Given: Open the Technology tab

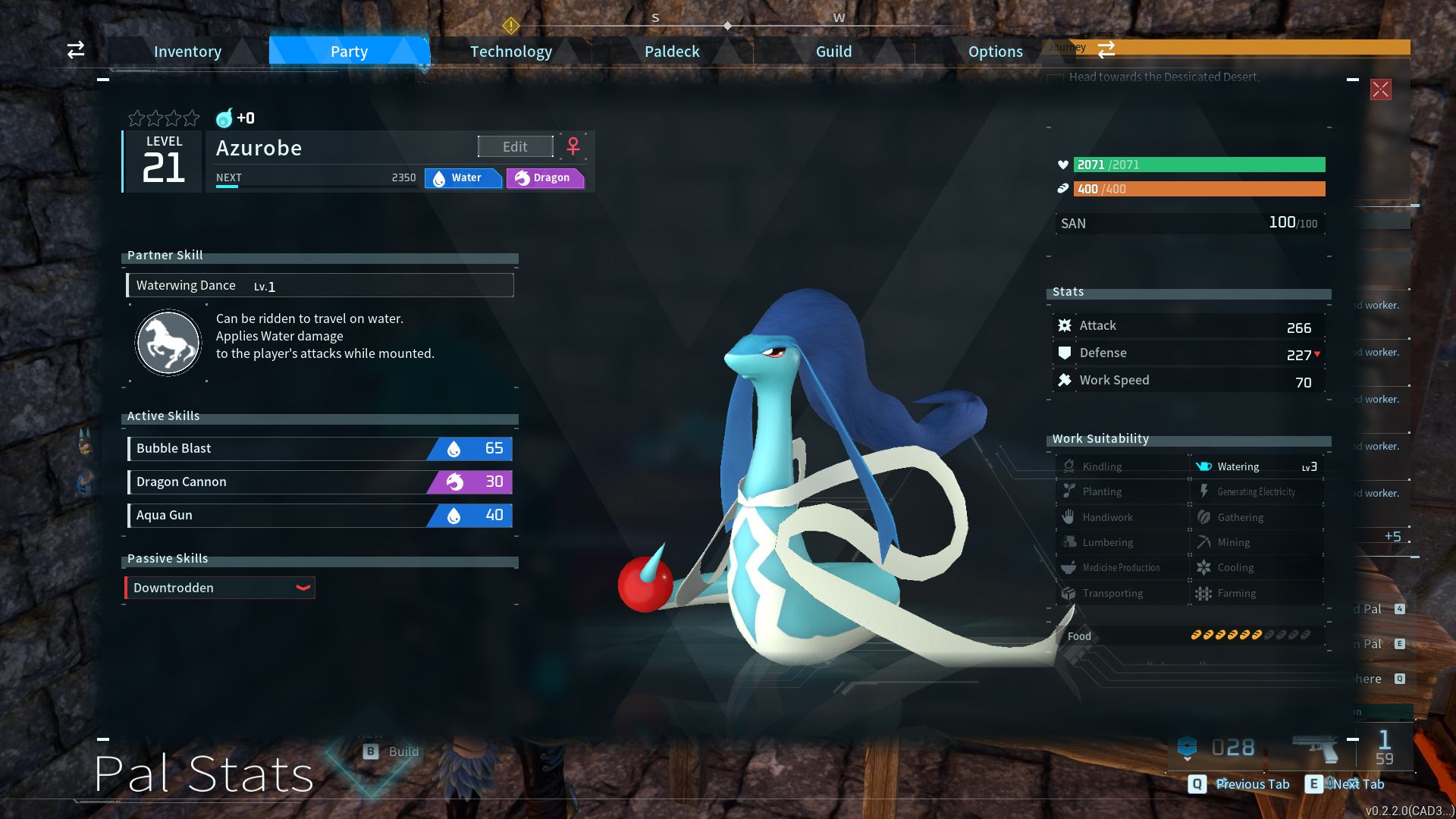Looking at the screenshot, I should (x=510, y=52).
